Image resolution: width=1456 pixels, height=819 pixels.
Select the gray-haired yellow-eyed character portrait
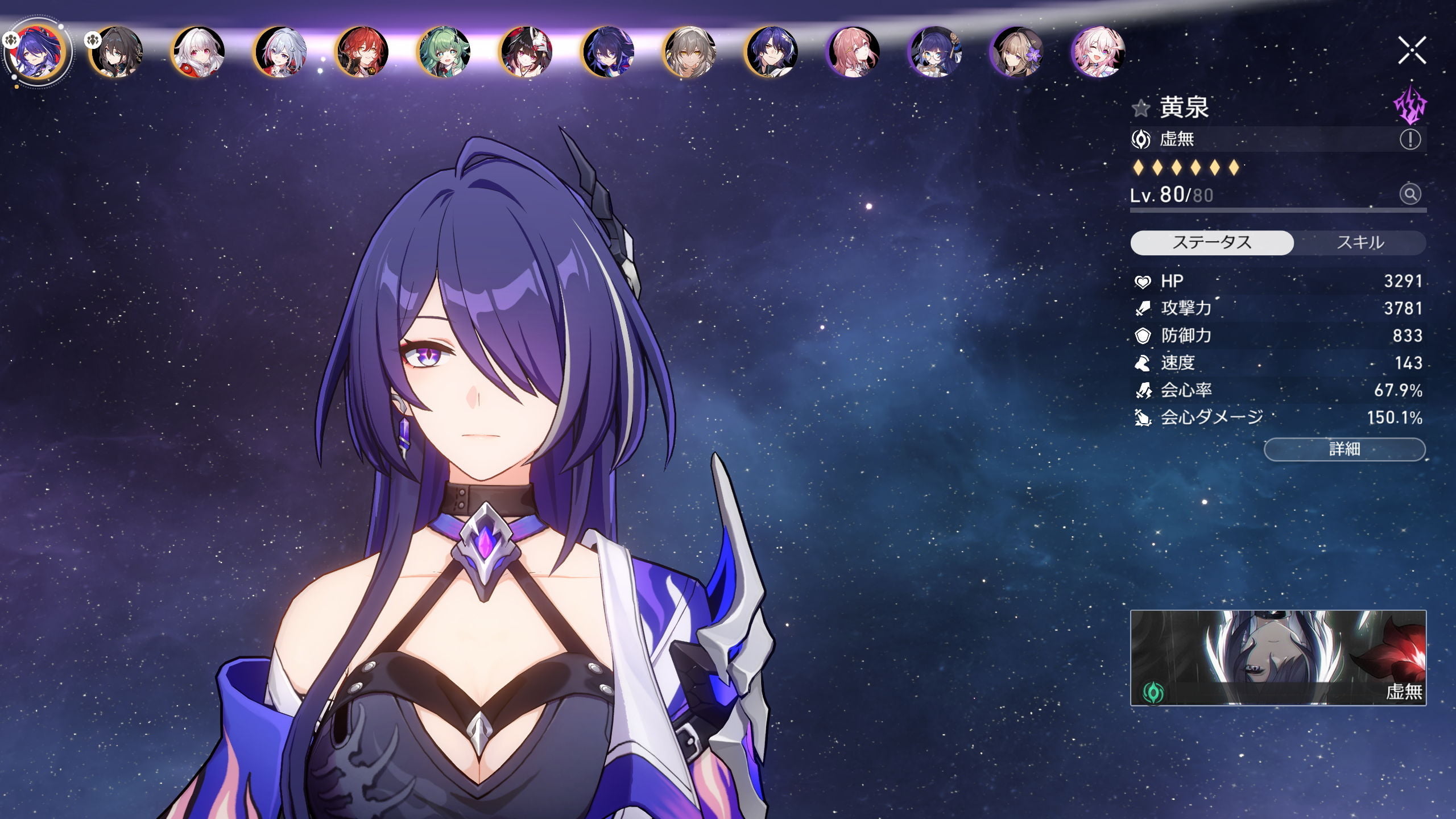coord(690,51)
